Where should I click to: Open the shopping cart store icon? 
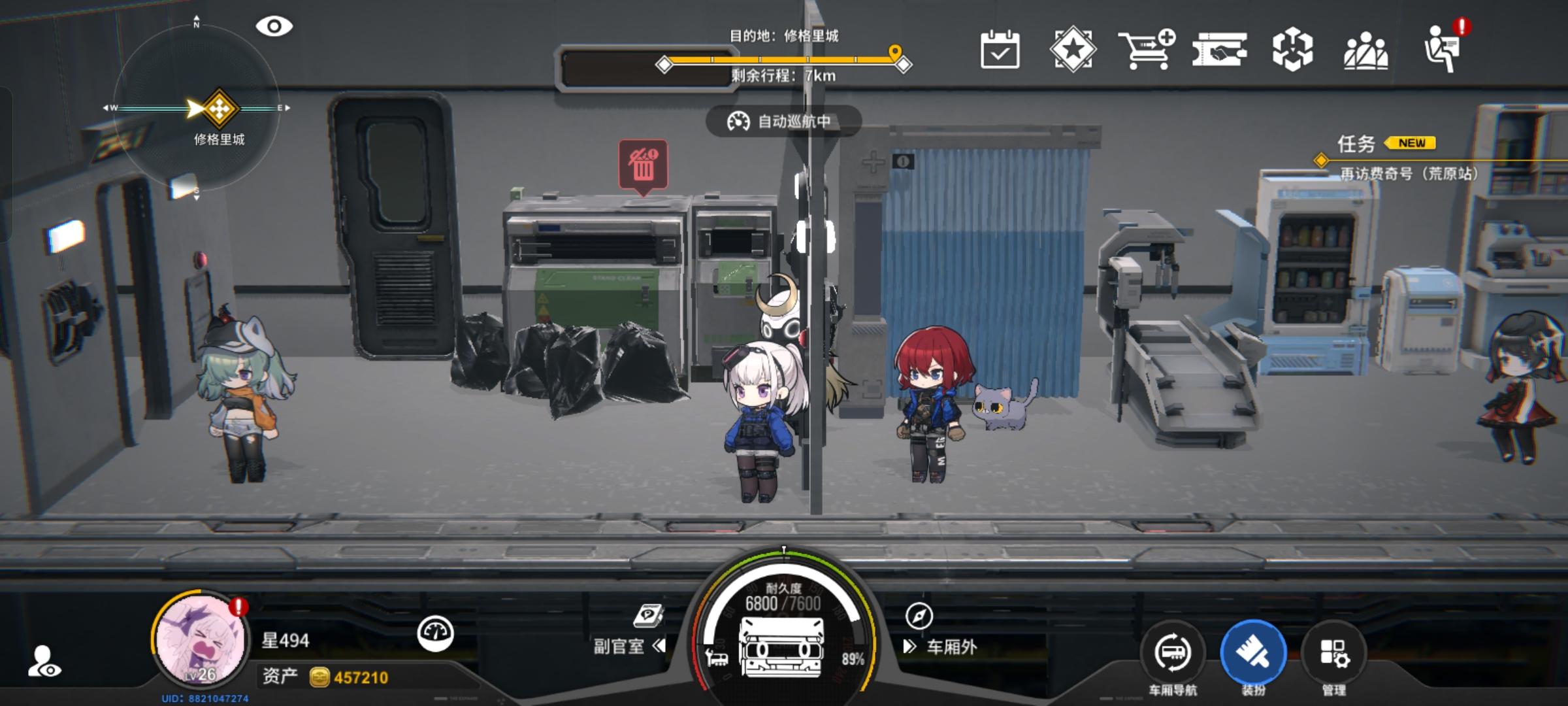[1147, 51]
